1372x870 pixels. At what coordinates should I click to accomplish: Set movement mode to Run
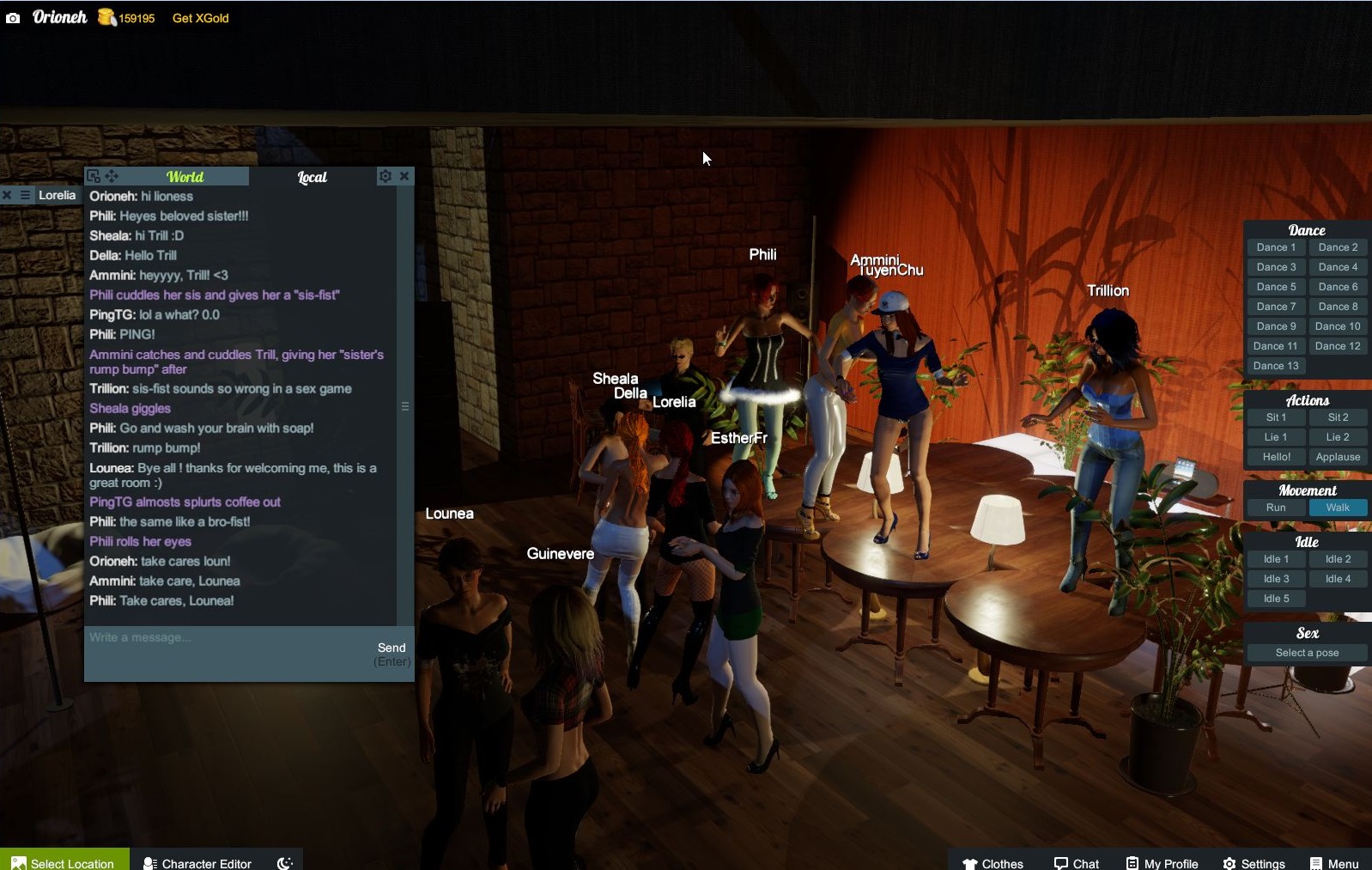(1276, 508)
